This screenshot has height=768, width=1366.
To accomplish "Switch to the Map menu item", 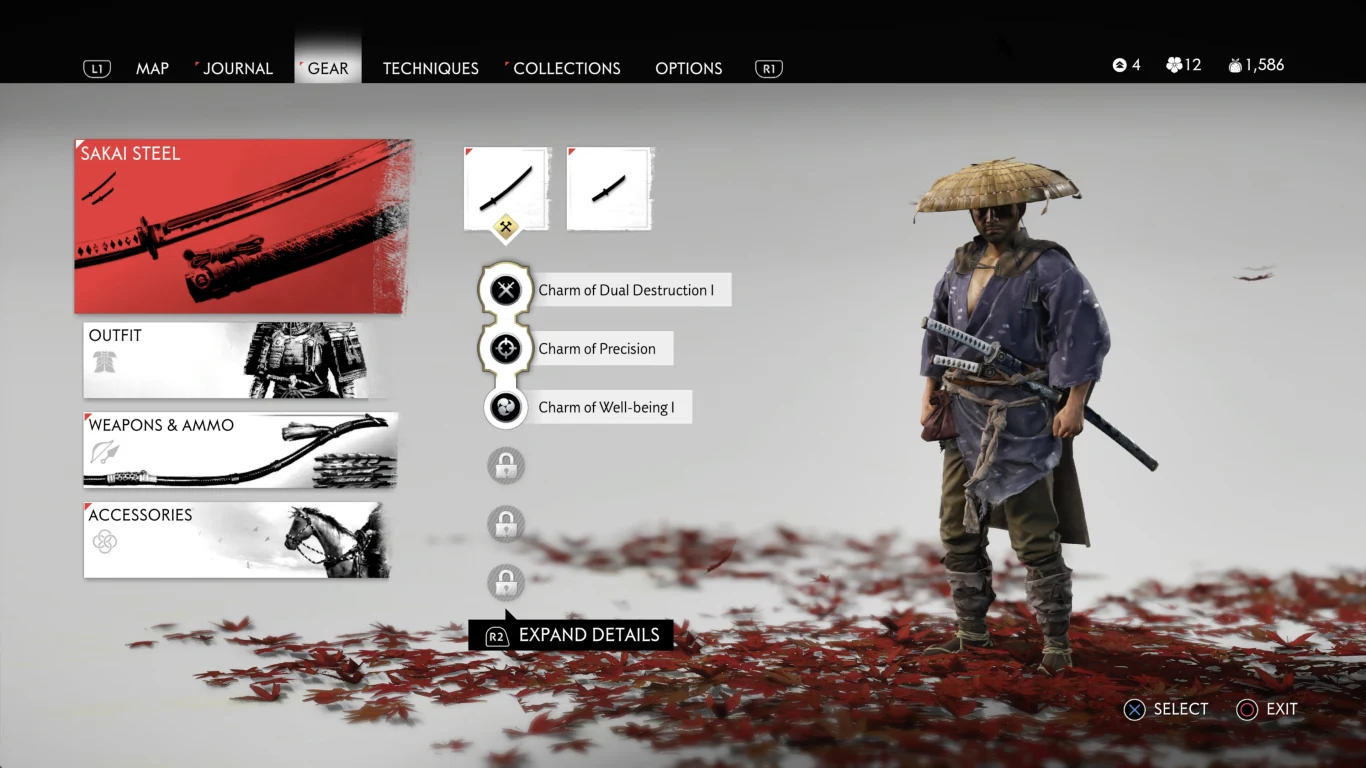I will pyautogui.click(x=152, y=68).
